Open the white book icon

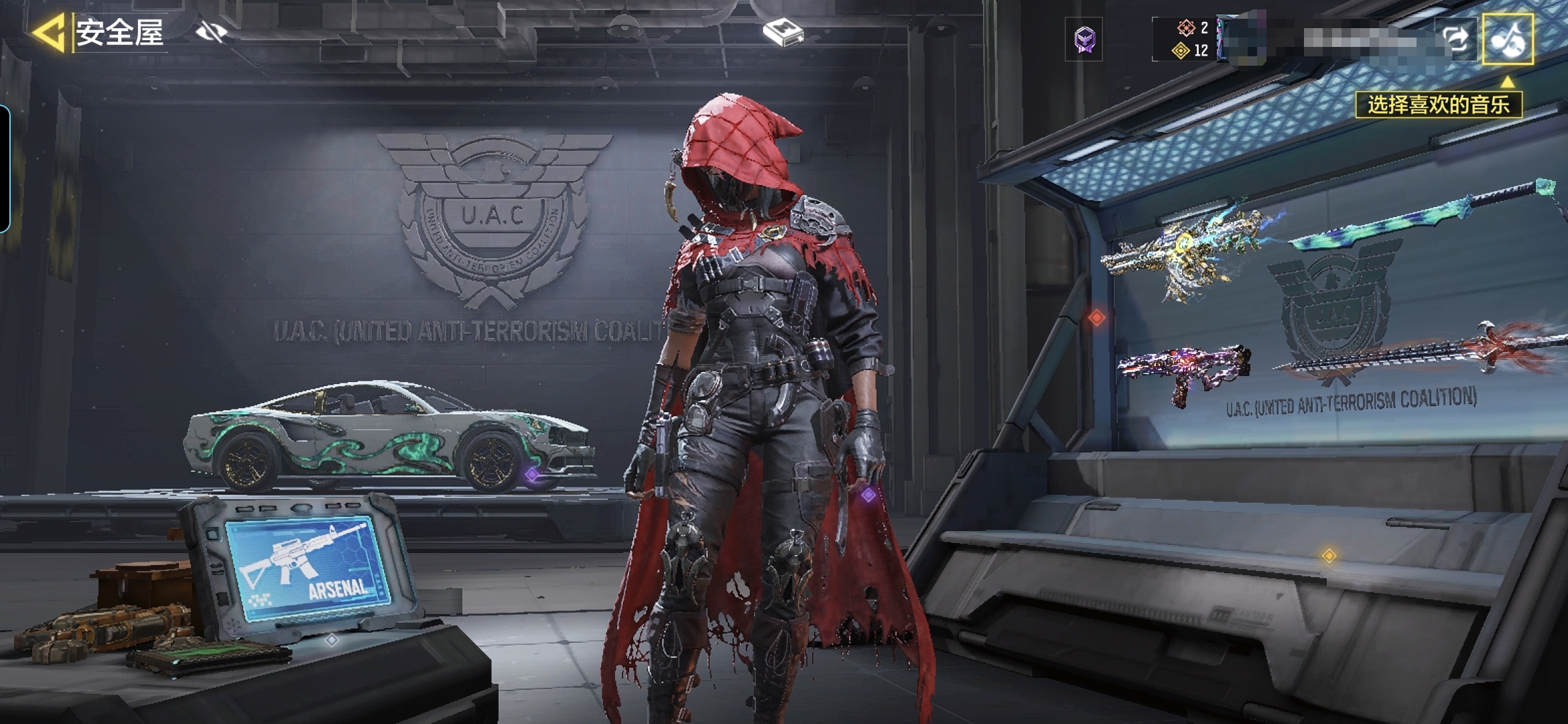pyautogui.click(x=783, y=32)
